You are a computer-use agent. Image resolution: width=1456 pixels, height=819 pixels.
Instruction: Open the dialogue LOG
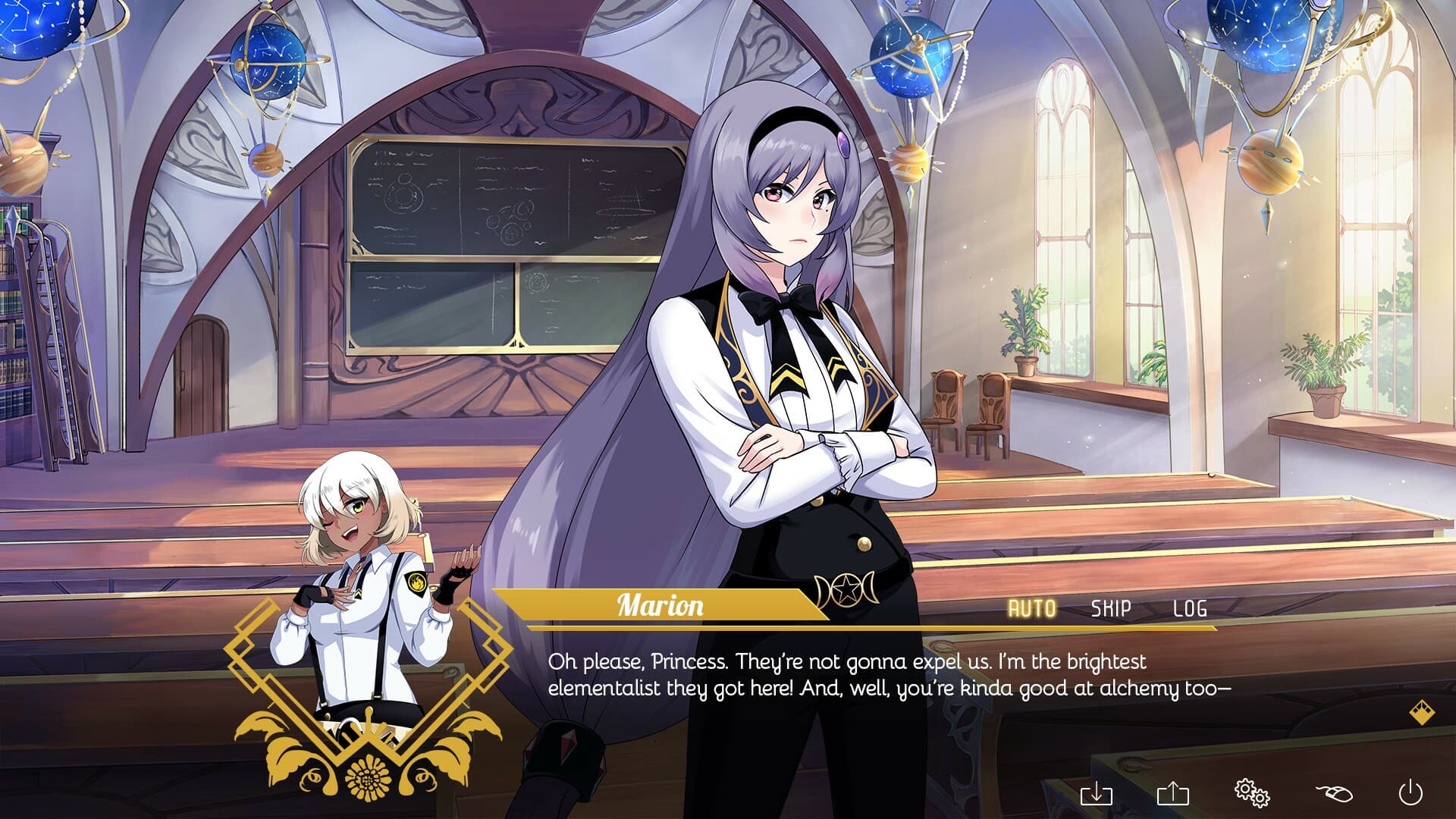tap(1190, 608)
